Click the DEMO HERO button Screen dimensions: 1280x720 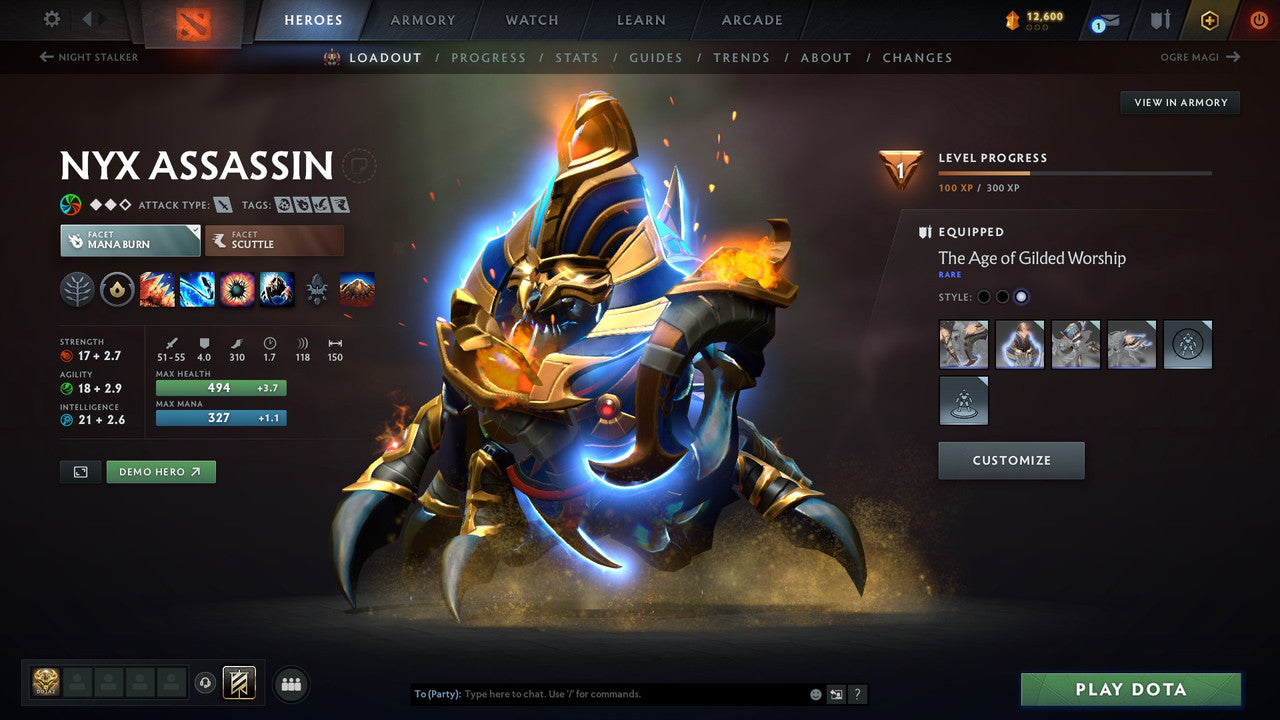[160, 471]
